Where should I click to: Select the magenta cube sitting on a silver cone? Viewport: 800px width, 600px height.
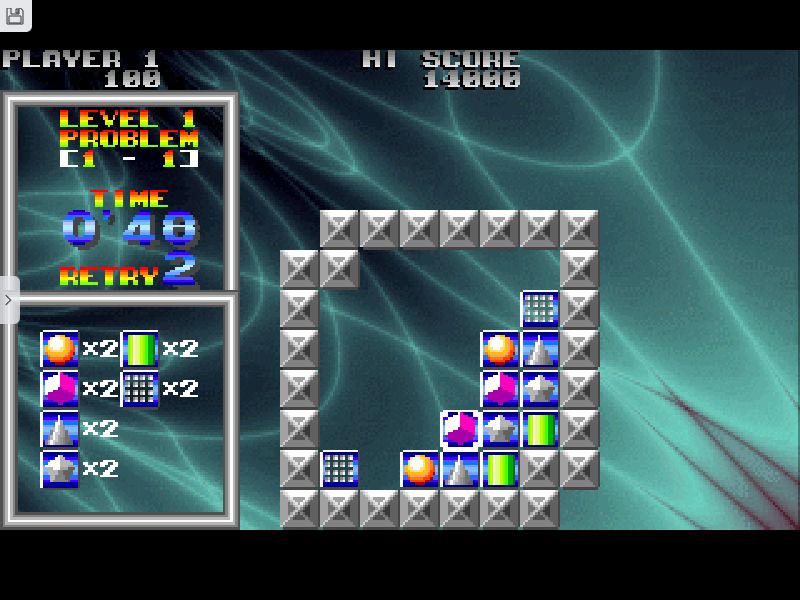[x=460, y=429]
